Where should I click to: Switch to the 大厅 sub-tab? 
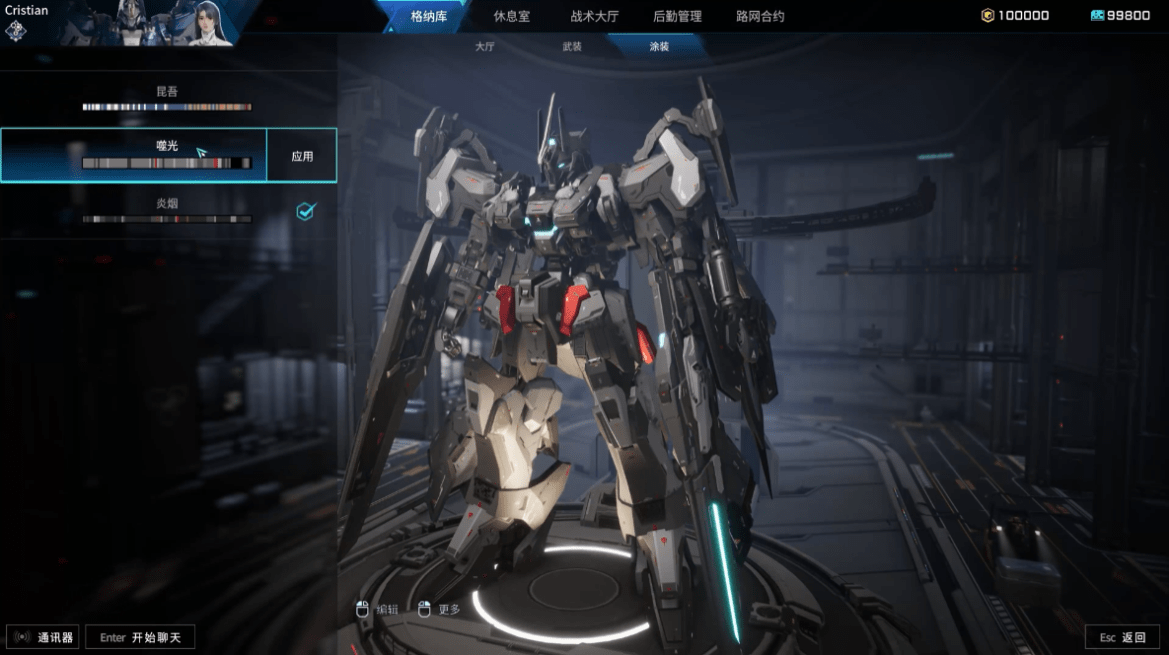tap(485, 47)
